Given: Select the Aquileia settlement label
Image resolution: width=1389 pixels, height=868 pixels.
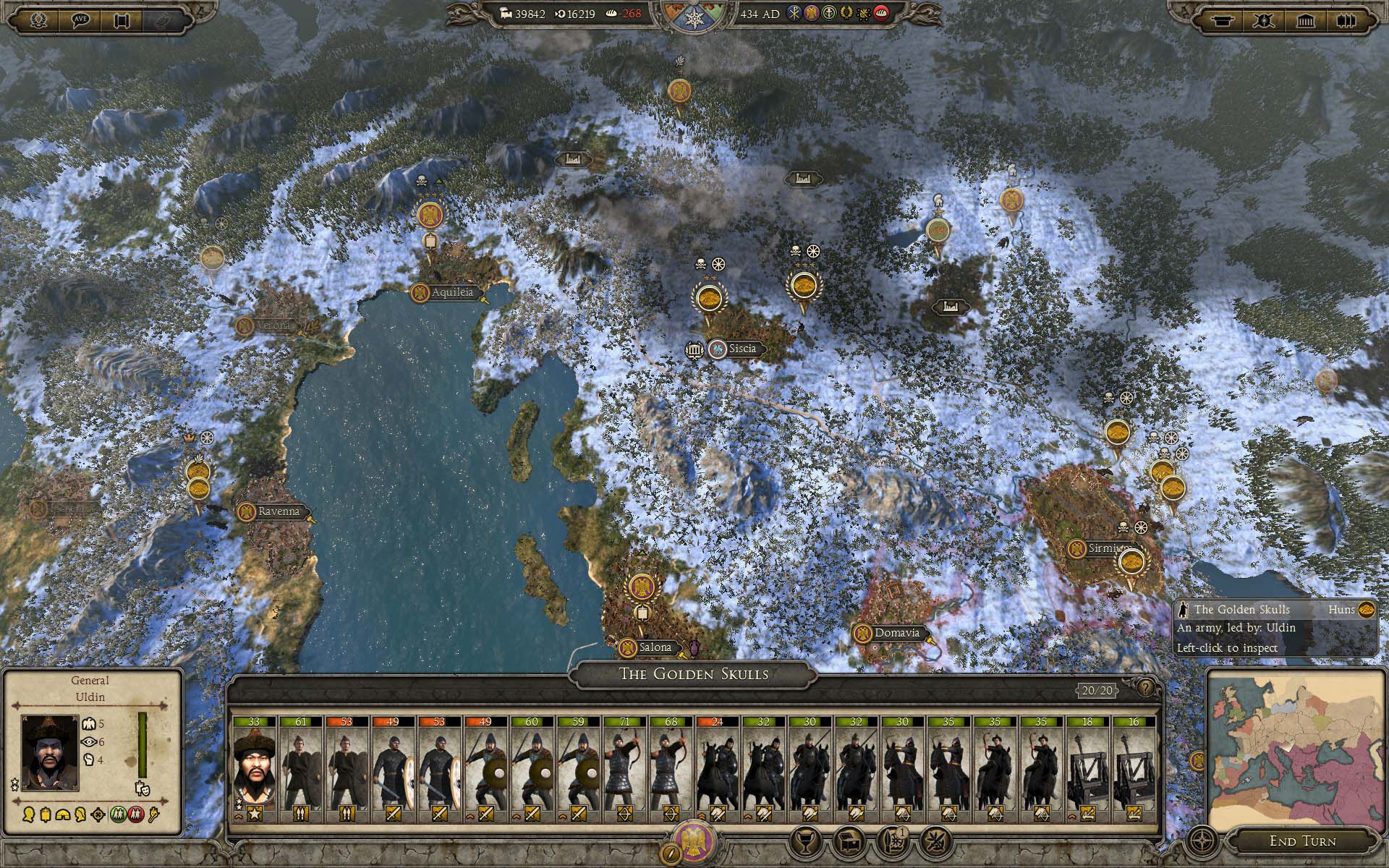Looking at the screenshot, I should click(452, 293).
